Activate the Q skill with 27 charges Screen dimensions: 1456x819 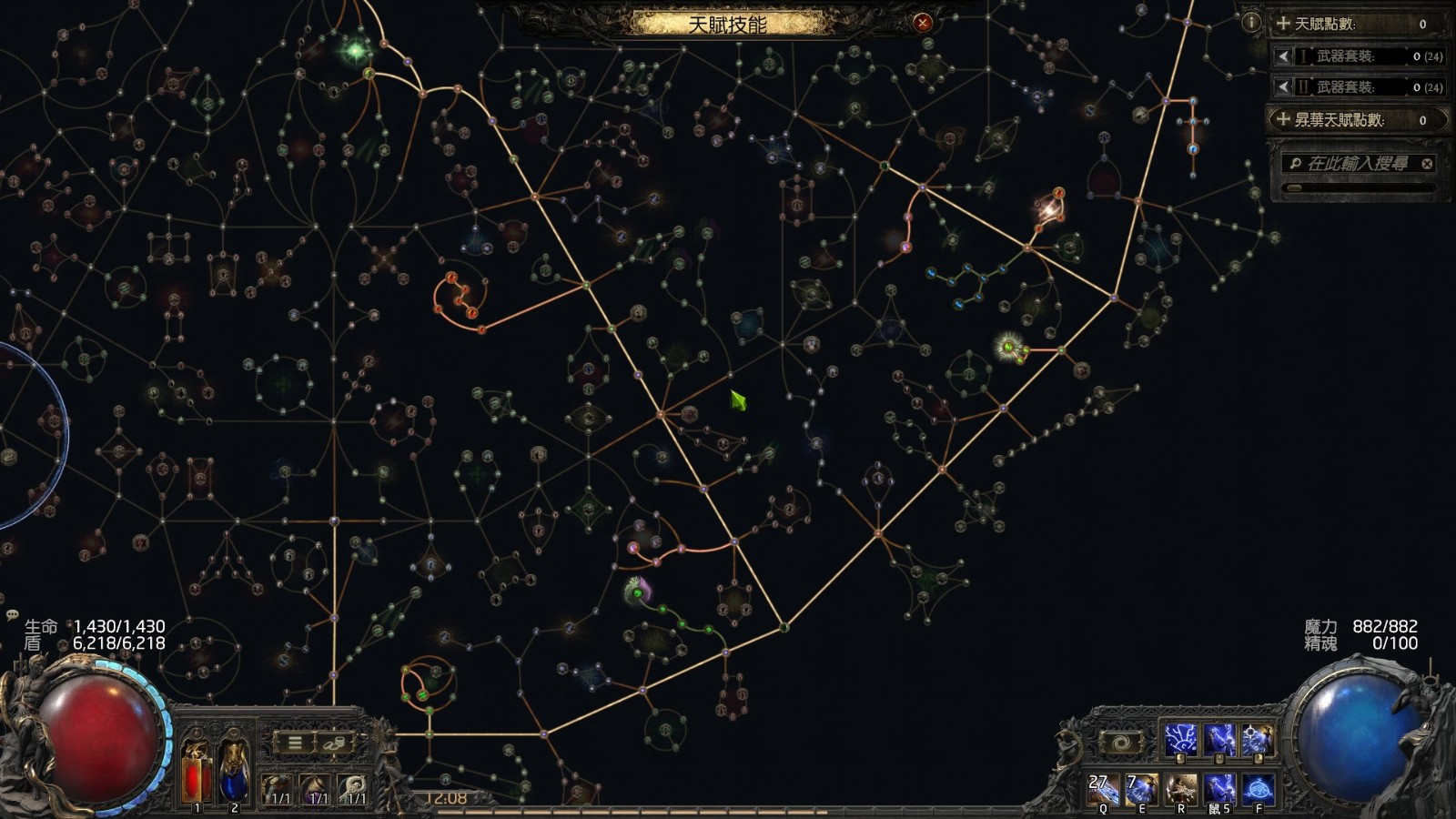1104,789
